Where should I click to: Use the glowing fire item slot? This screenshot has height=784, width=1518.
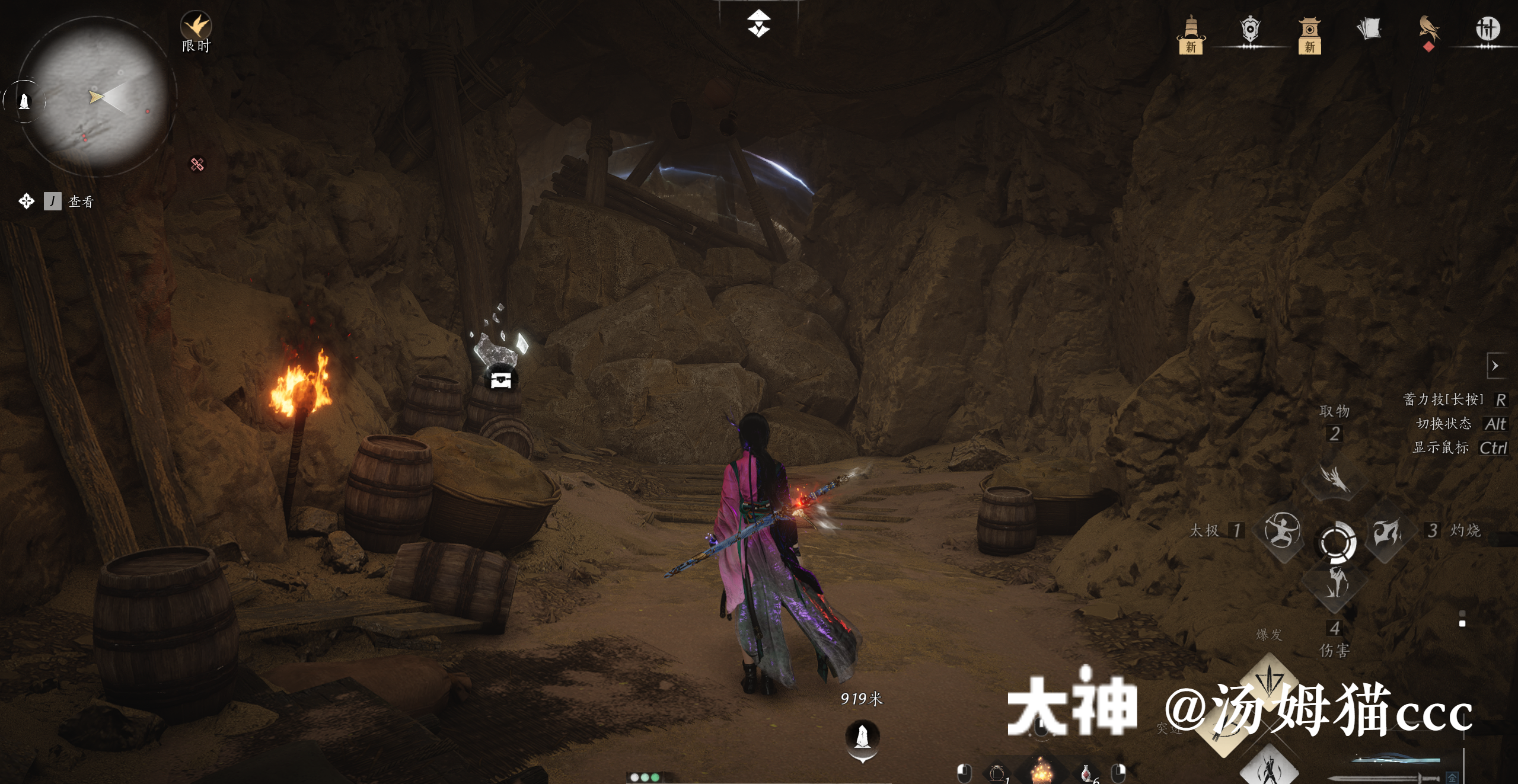pyautogui.click(x=1041, y=772)
